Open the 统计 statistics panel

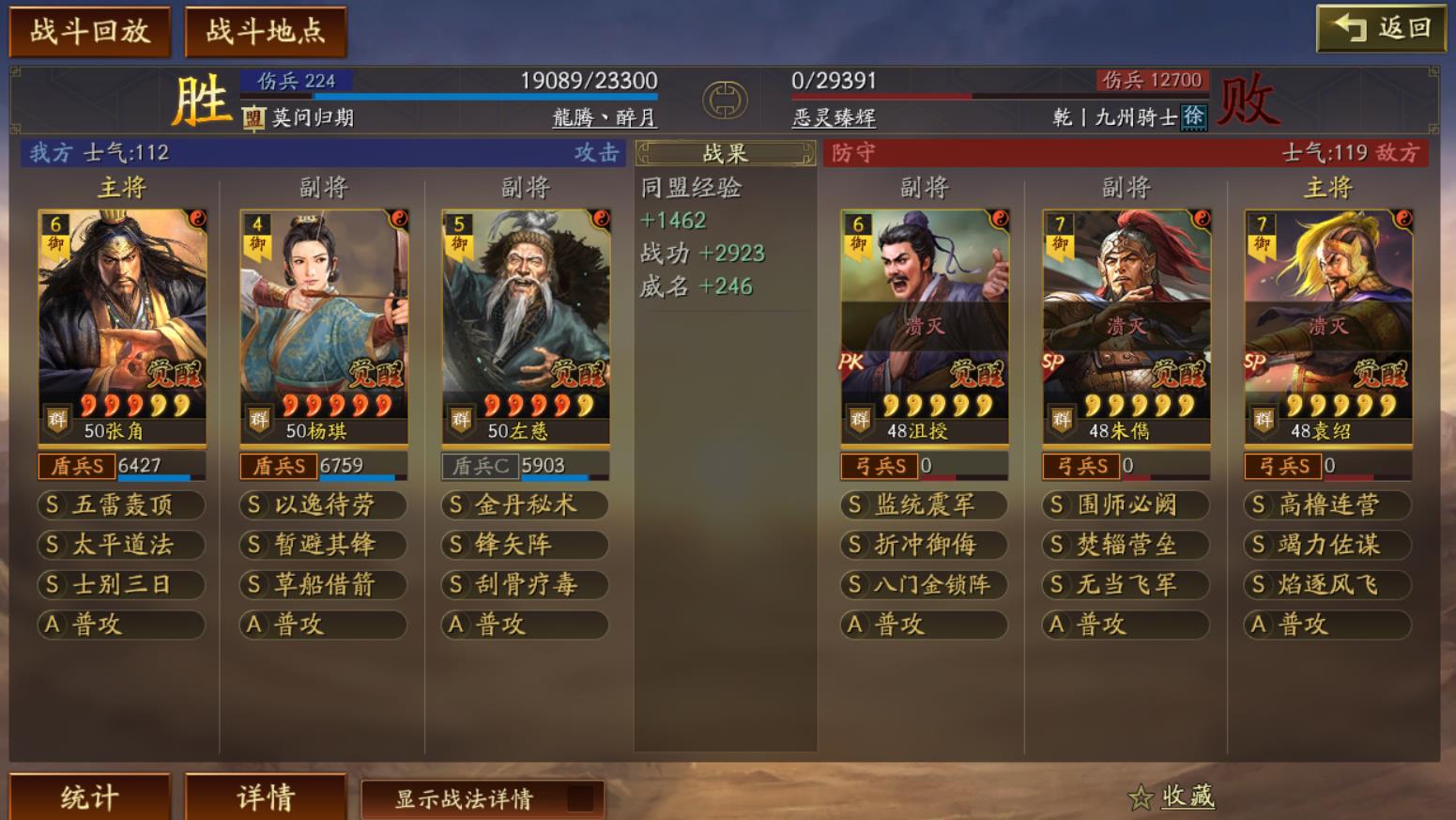click(x=89, y=797)
